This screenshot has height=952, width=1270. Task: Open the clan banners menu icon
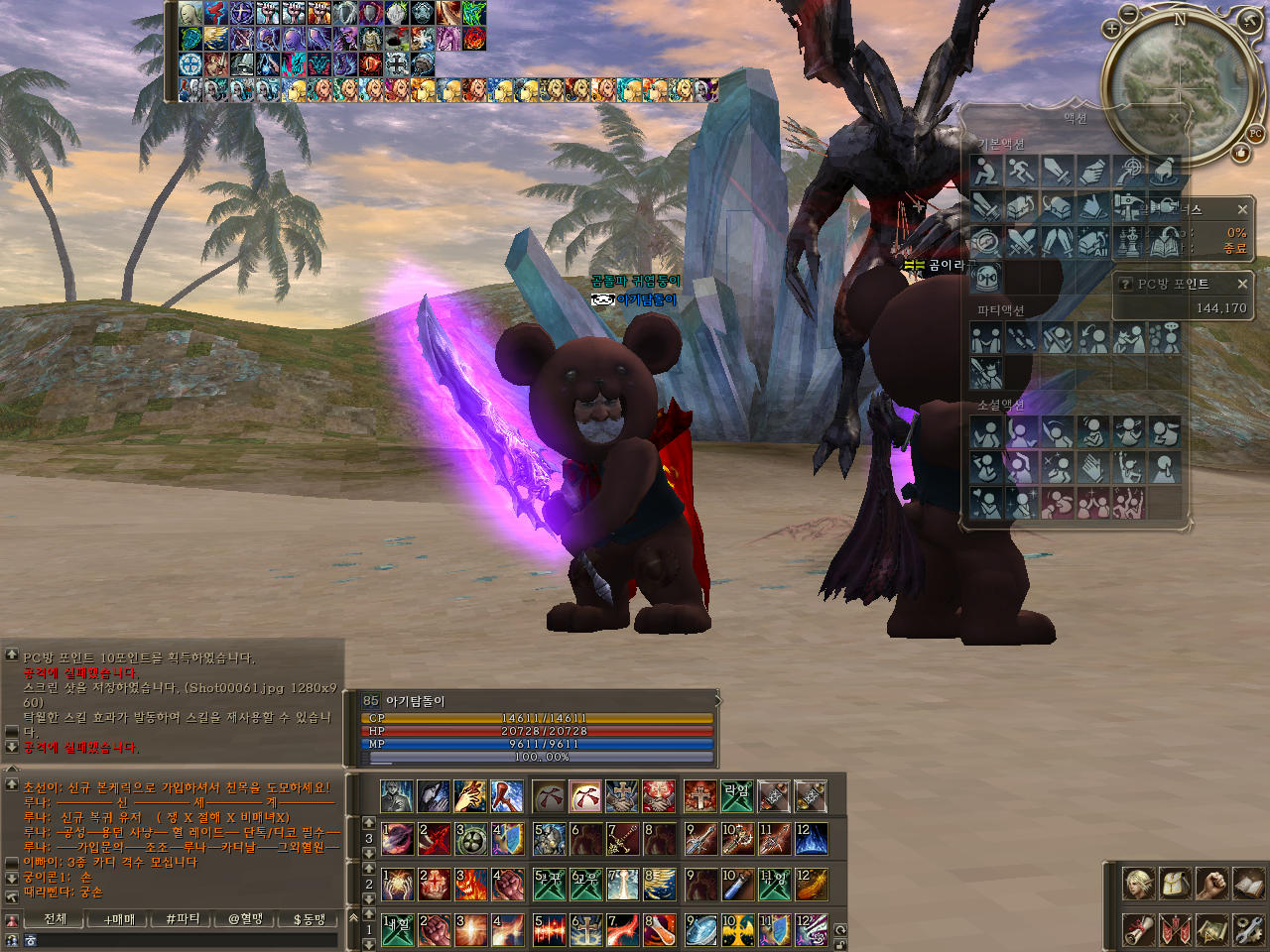click(x=1175, y=929)
